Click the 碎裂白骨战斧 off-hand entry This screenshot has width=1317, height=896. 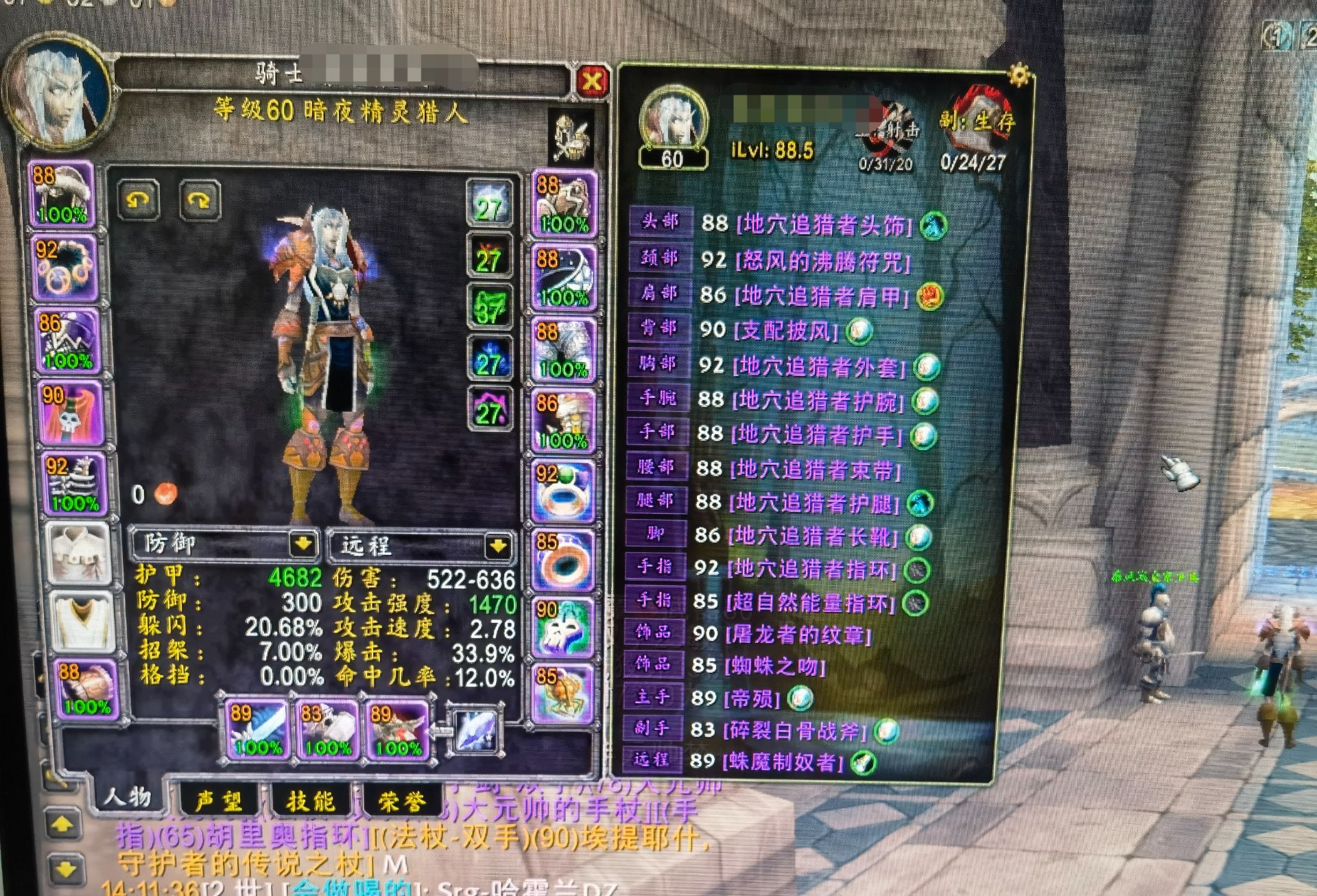tap(794, 730)
